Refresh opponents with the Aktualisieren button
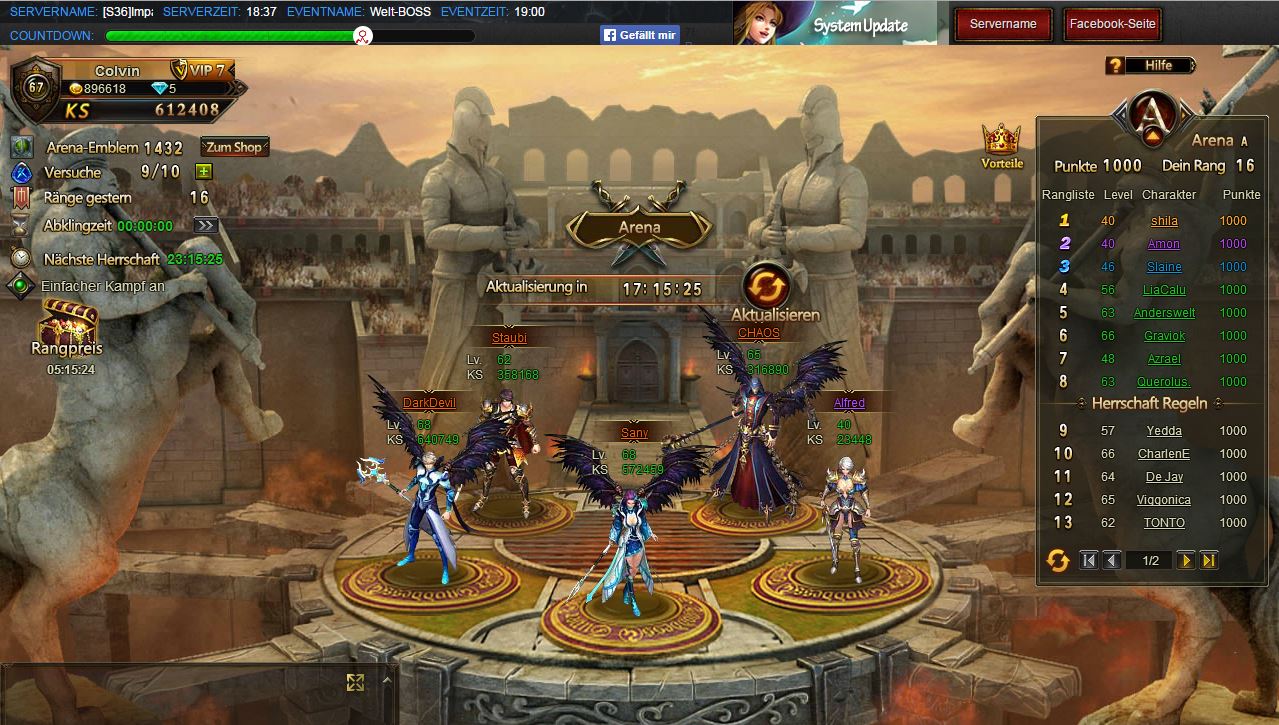Image resolution: width=1279 pixels, height=725 pixels. [767, 285]
